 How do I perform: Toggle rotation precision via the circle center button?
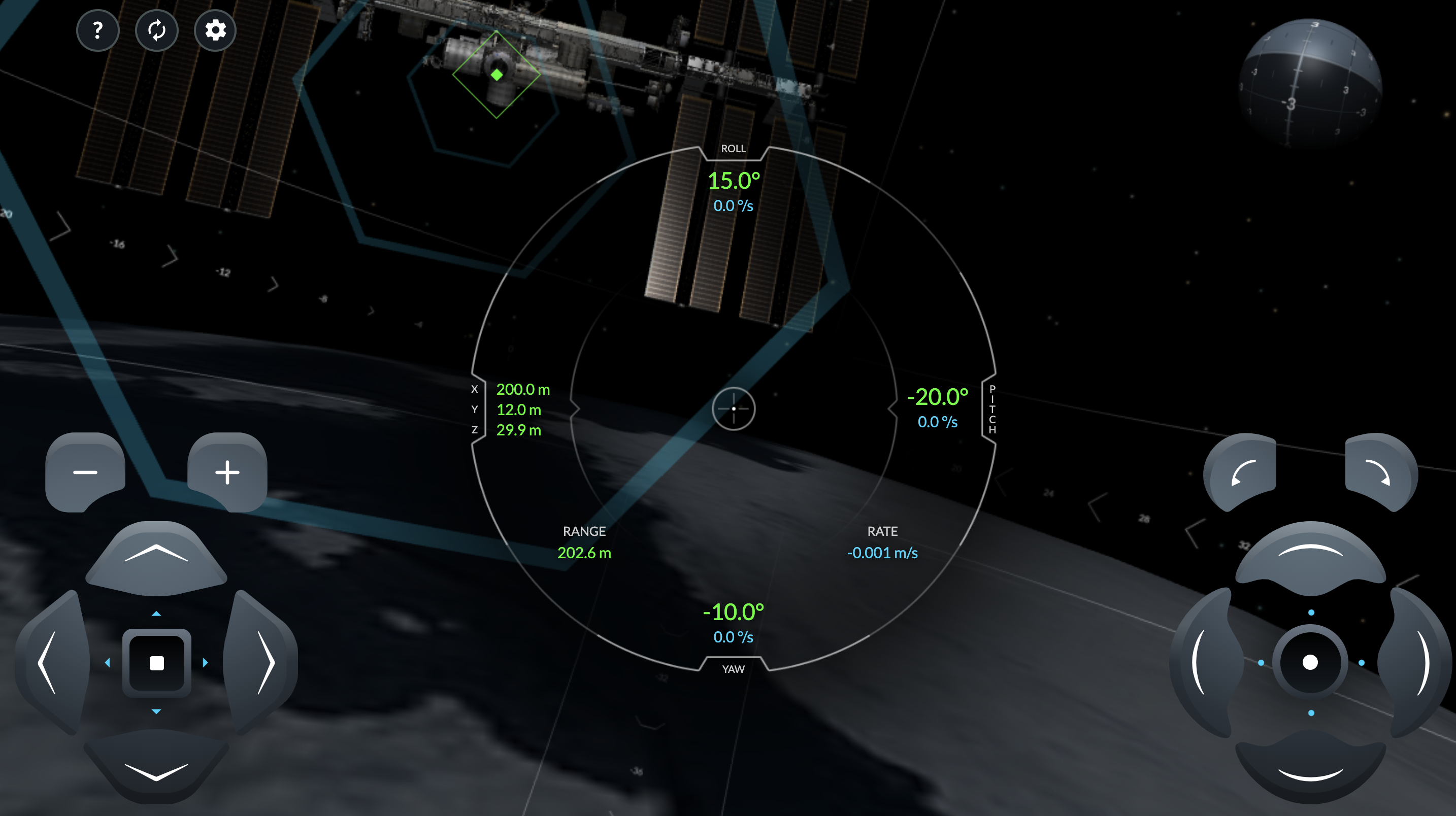coord(1310,662)
